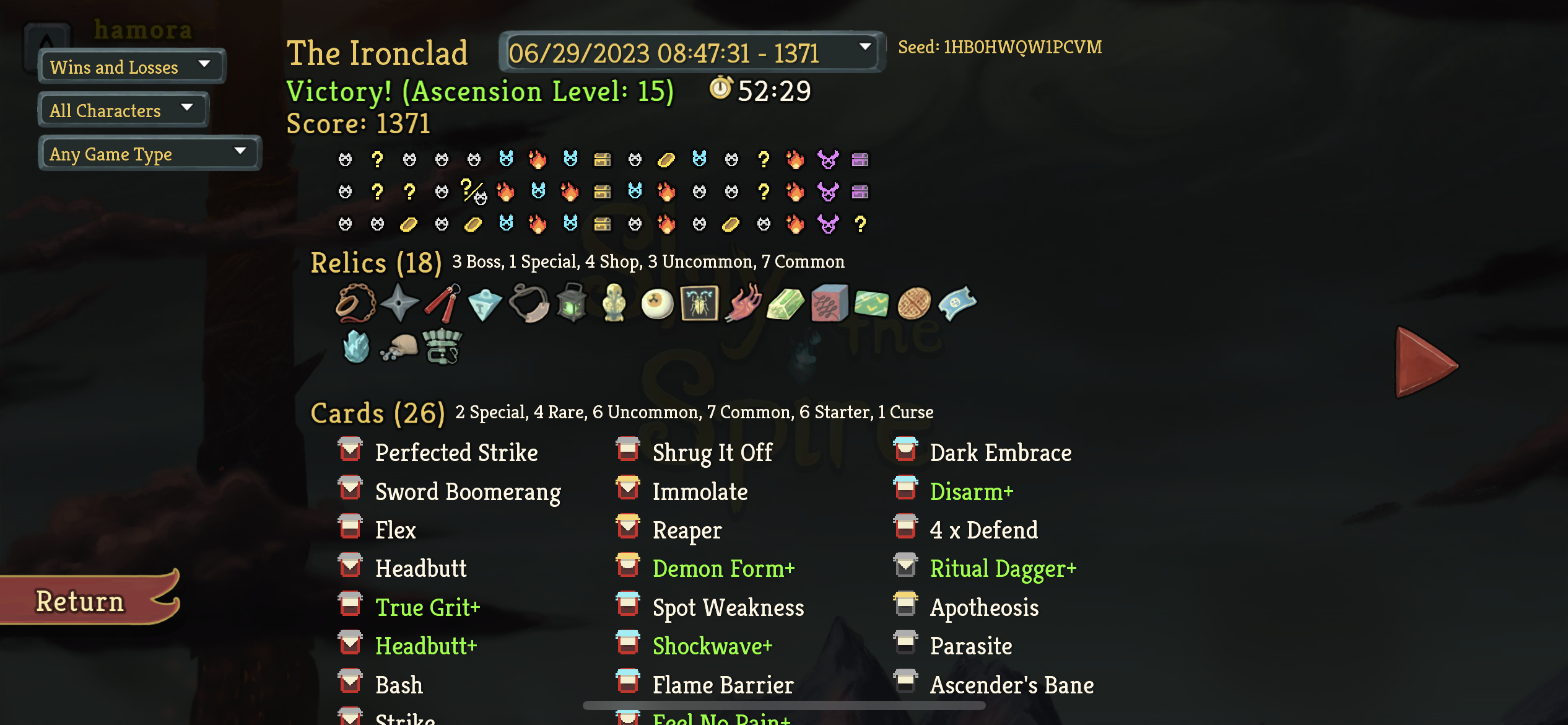Click the purple boss icon ending the first map row
This screenshot has width=1568, height=725.
click(827, 159)
